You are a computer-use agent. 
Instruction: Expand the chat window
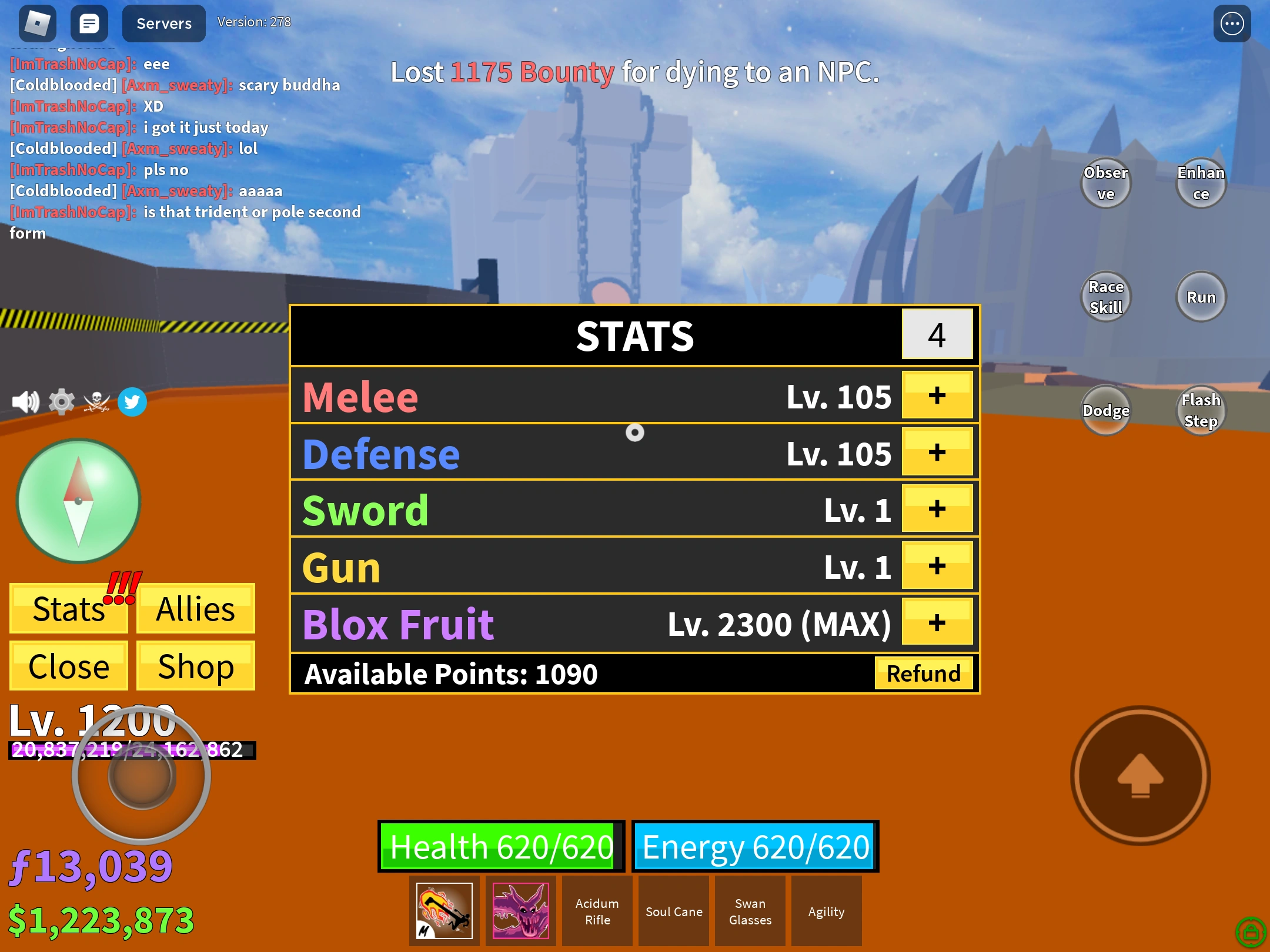[x=89, y=23]
